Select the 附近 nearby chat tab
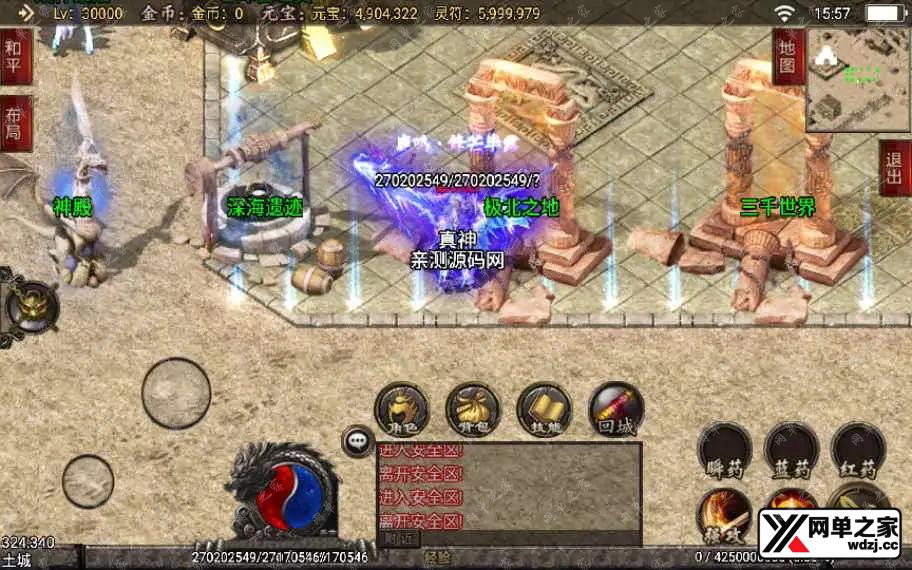The width and height of the screenshot is (912, 570). click(x=399, y=537)
